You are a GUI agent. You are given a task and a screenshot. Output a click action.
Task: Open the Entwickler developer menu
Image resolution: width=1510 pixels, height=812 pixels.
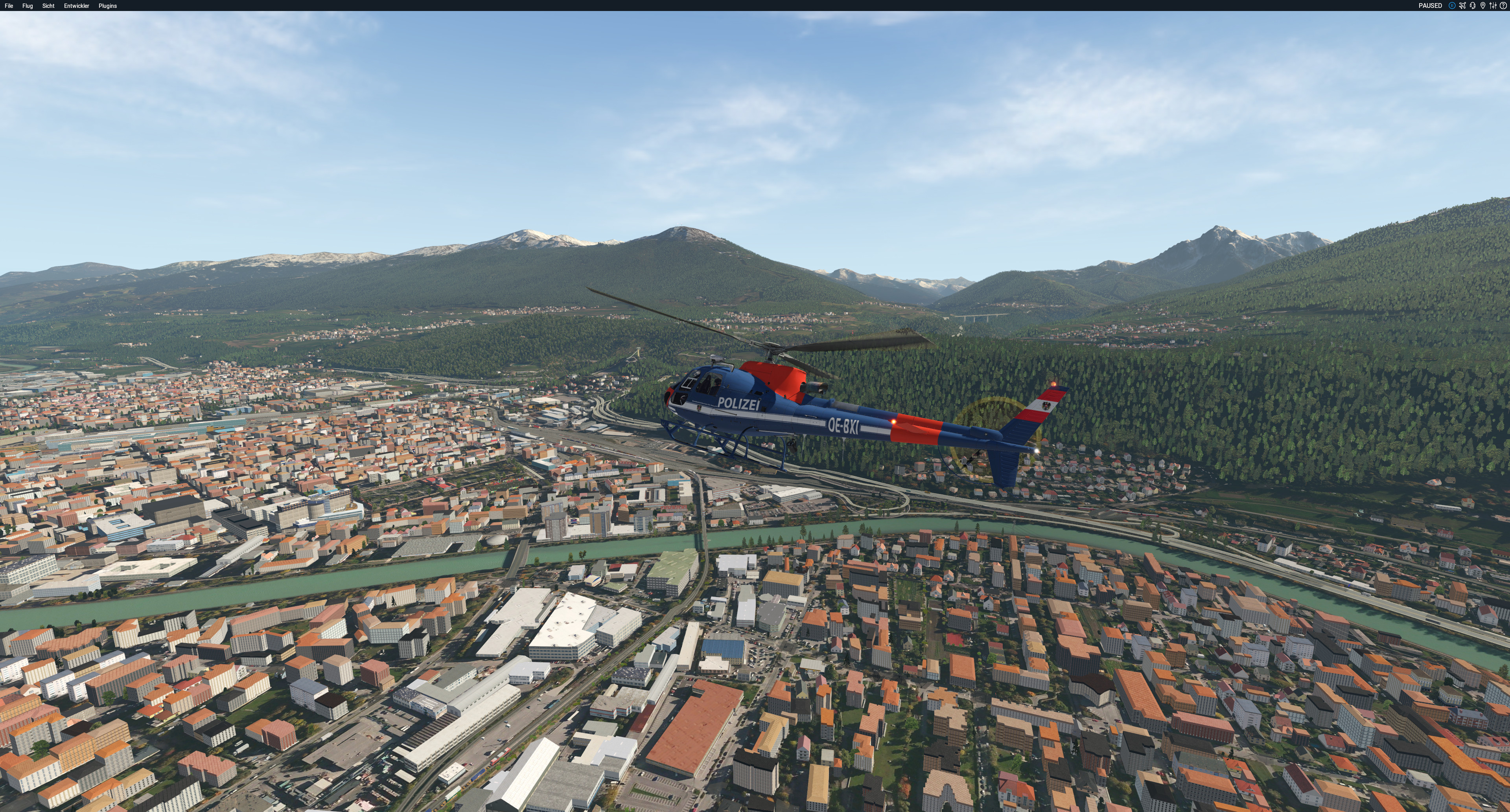[x=76, y=6]
